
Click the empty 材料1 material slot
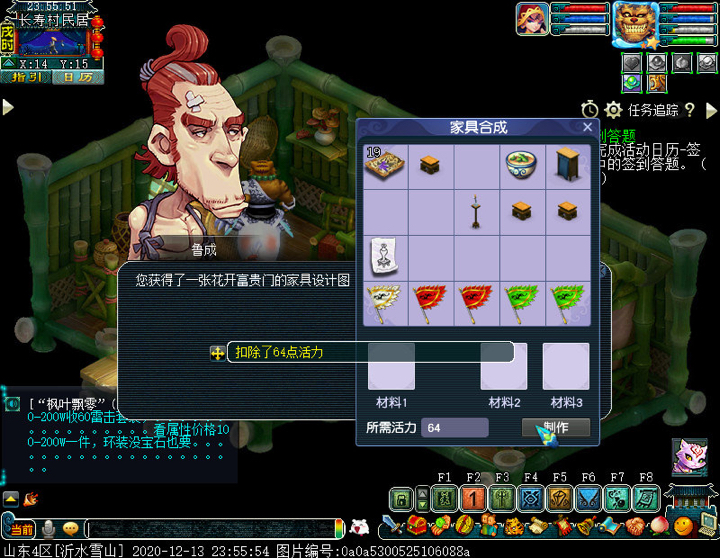(391, 367)
